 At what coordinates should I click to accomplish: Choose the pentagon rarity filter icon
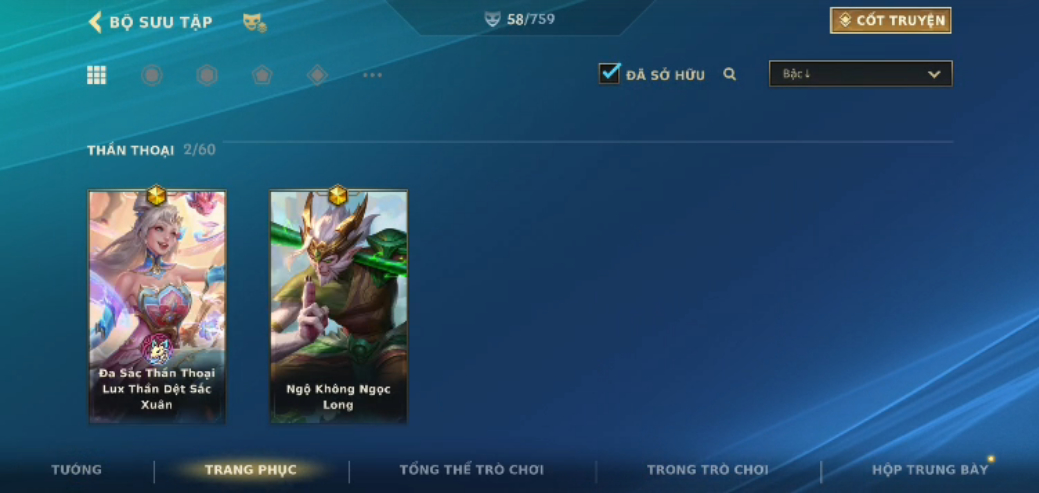coord(262,75)
